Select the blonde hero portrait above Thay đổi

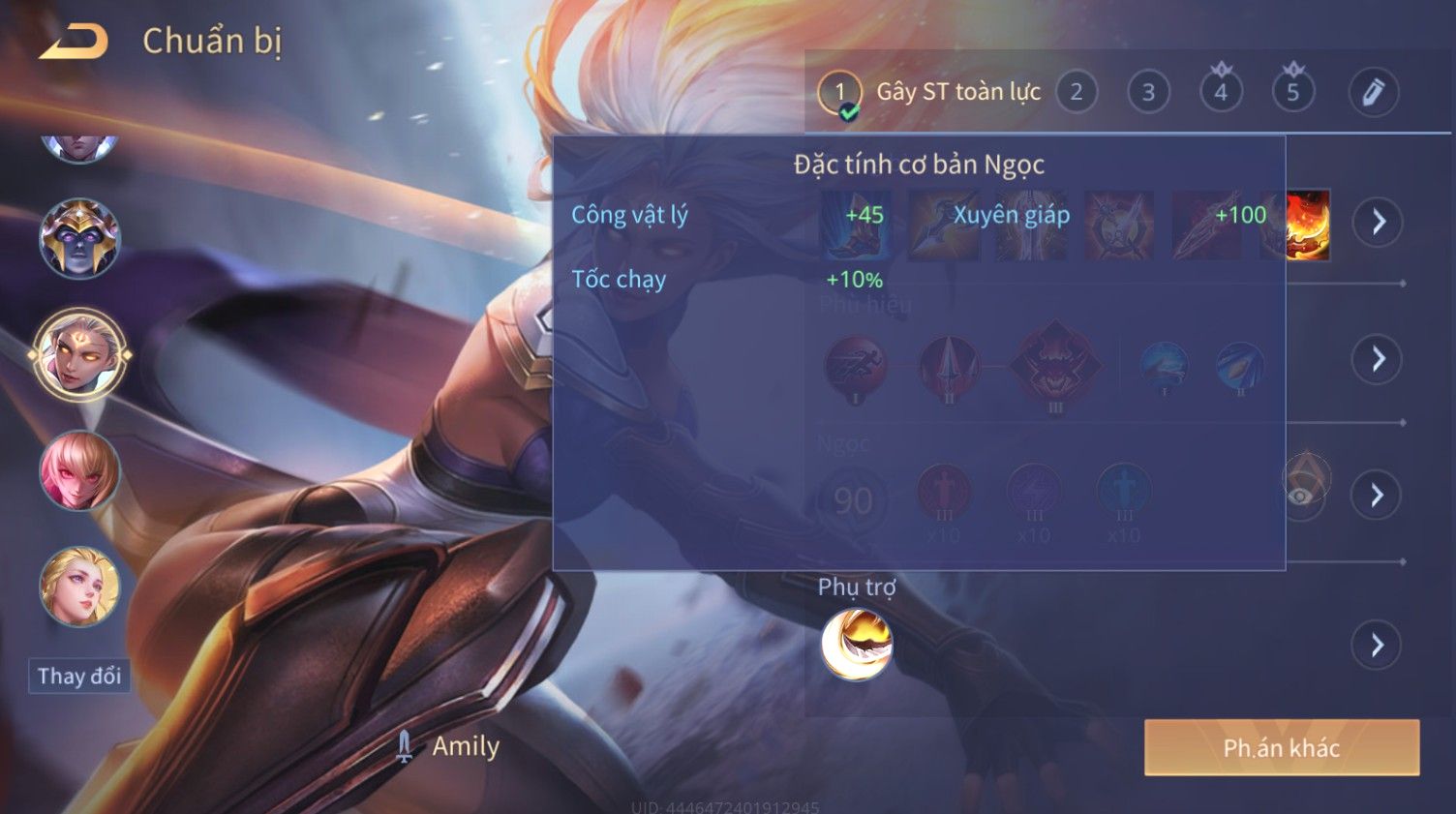79,587
